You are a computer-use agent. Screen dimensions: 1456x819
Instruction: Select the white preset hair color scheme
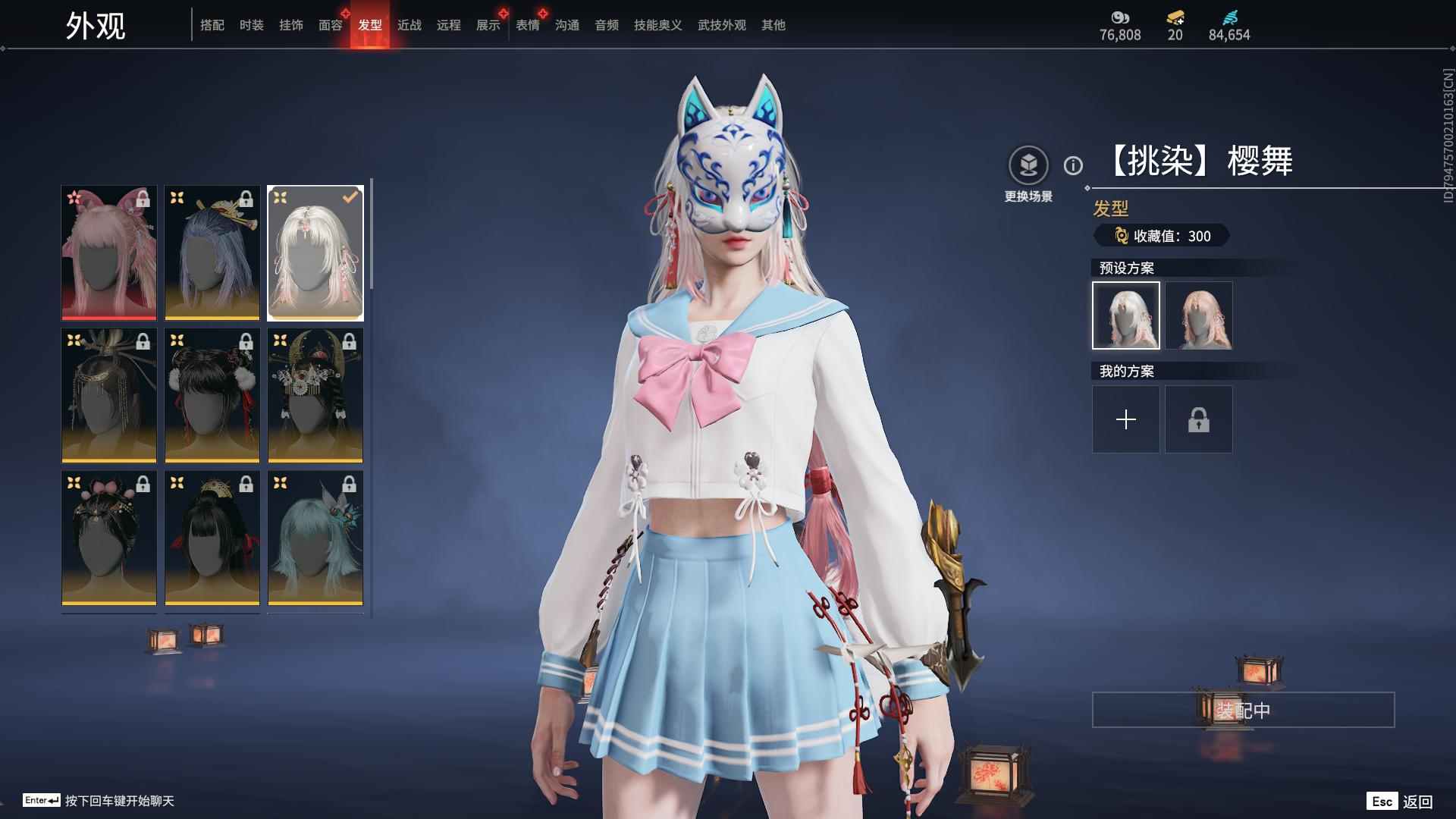(x=1126, y=315)
